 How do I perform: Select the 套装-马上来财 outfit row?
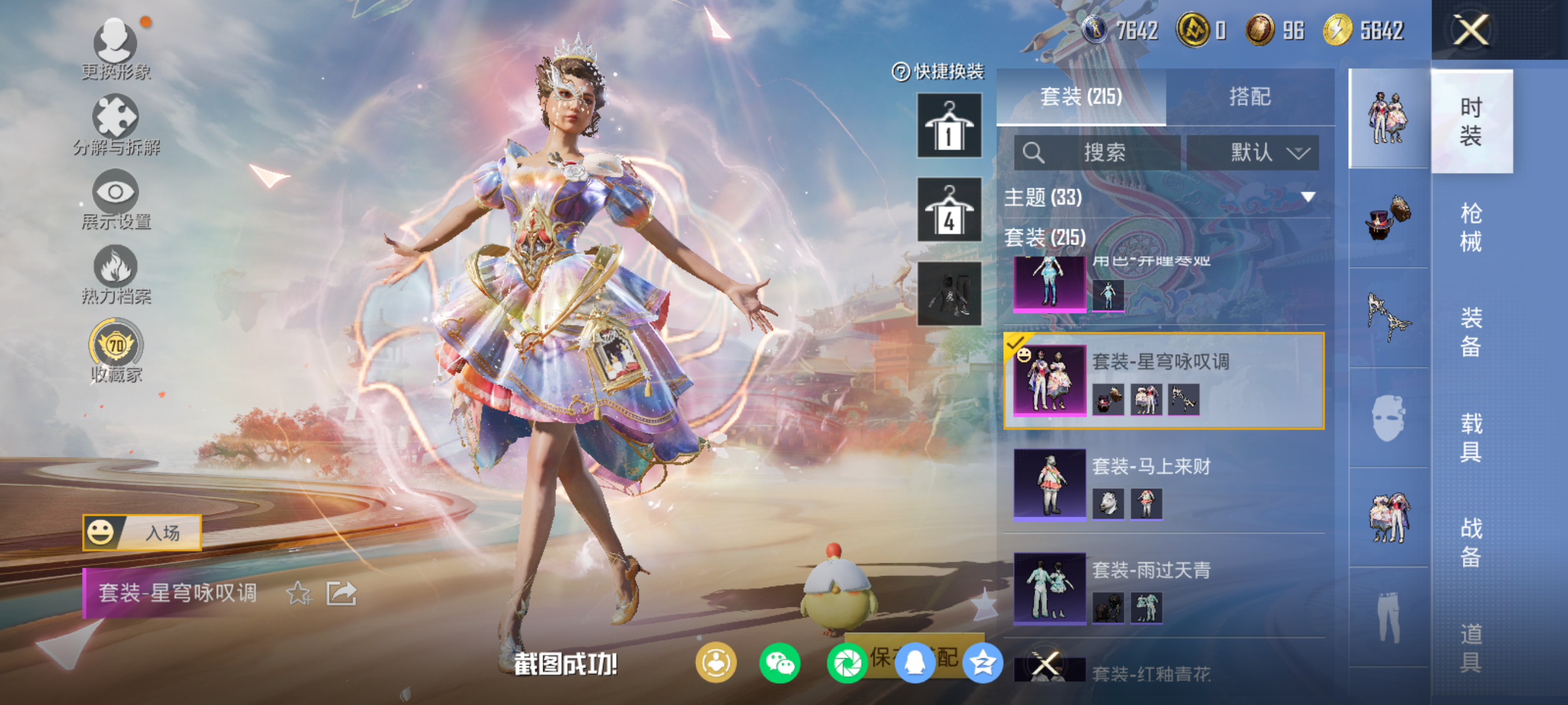click(1163, 483)
